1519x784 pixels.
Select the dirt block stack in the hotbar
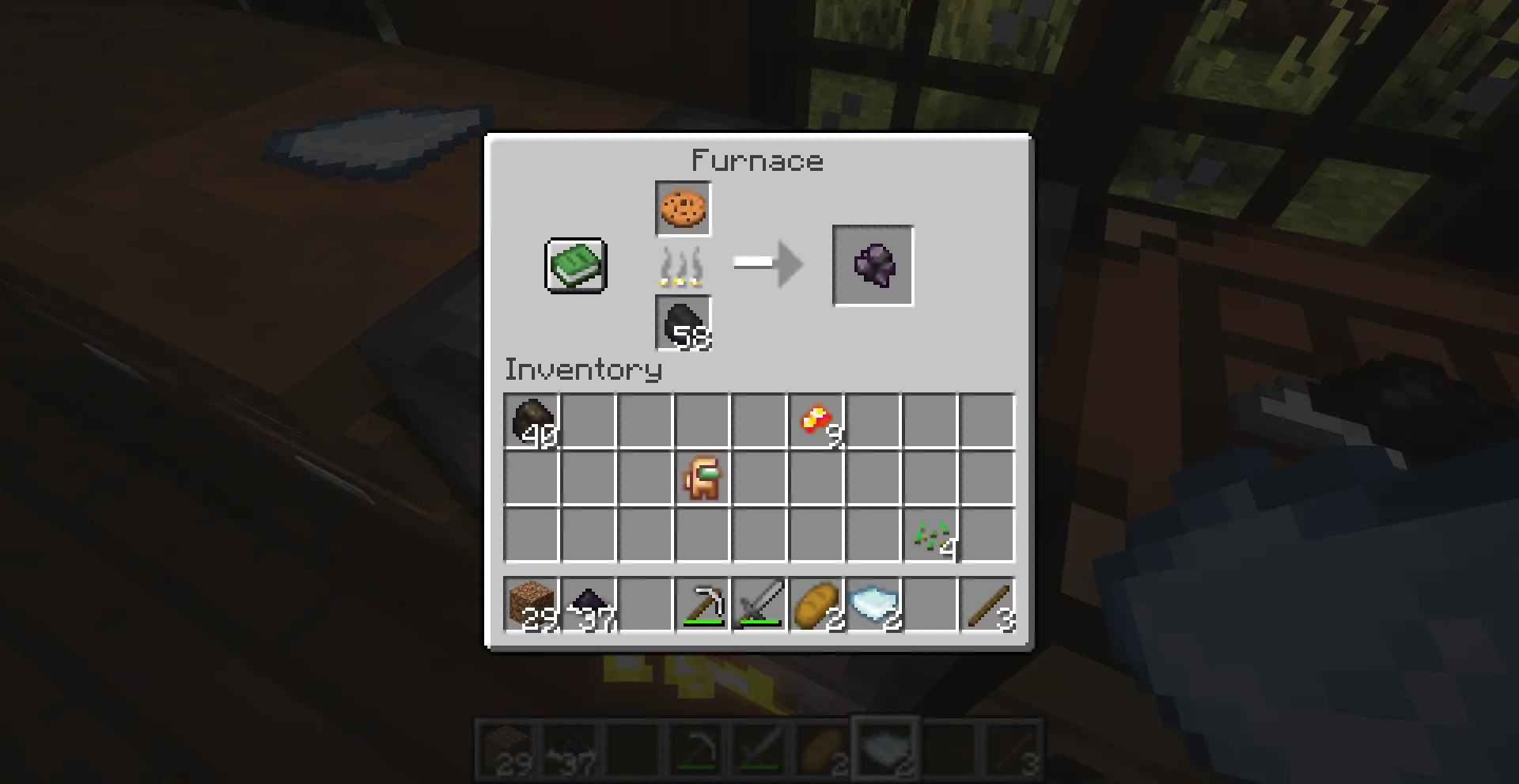[532, 605]
